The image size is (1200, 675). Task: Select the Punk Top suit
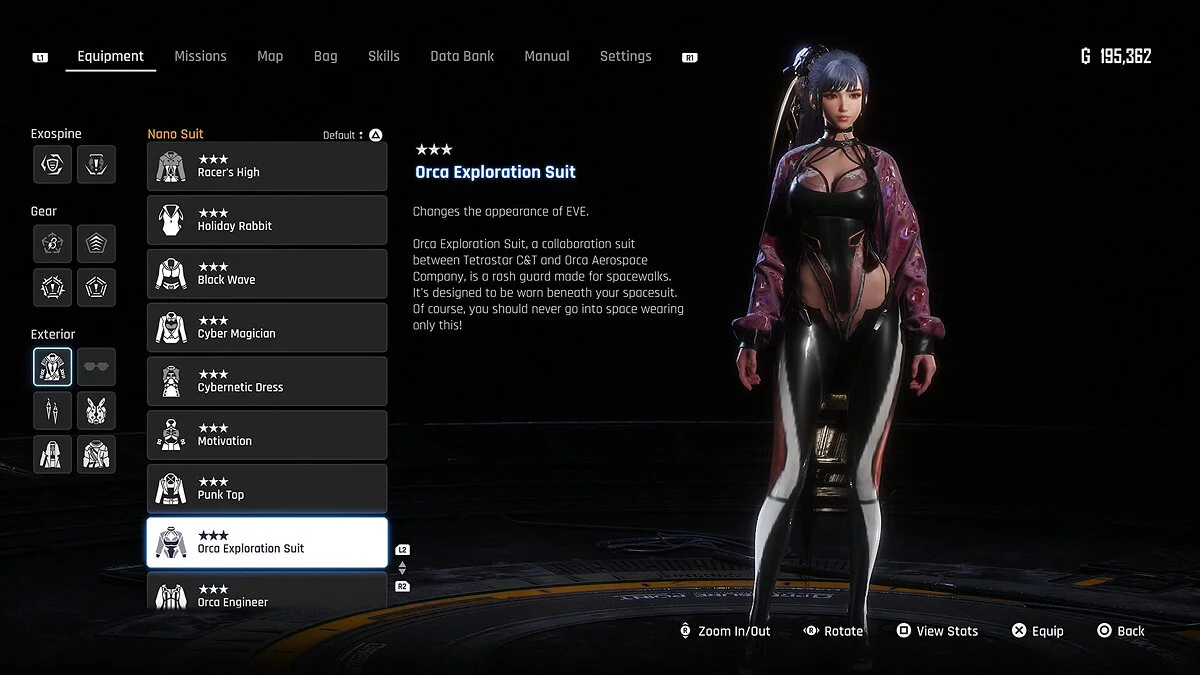coord(267,489)
